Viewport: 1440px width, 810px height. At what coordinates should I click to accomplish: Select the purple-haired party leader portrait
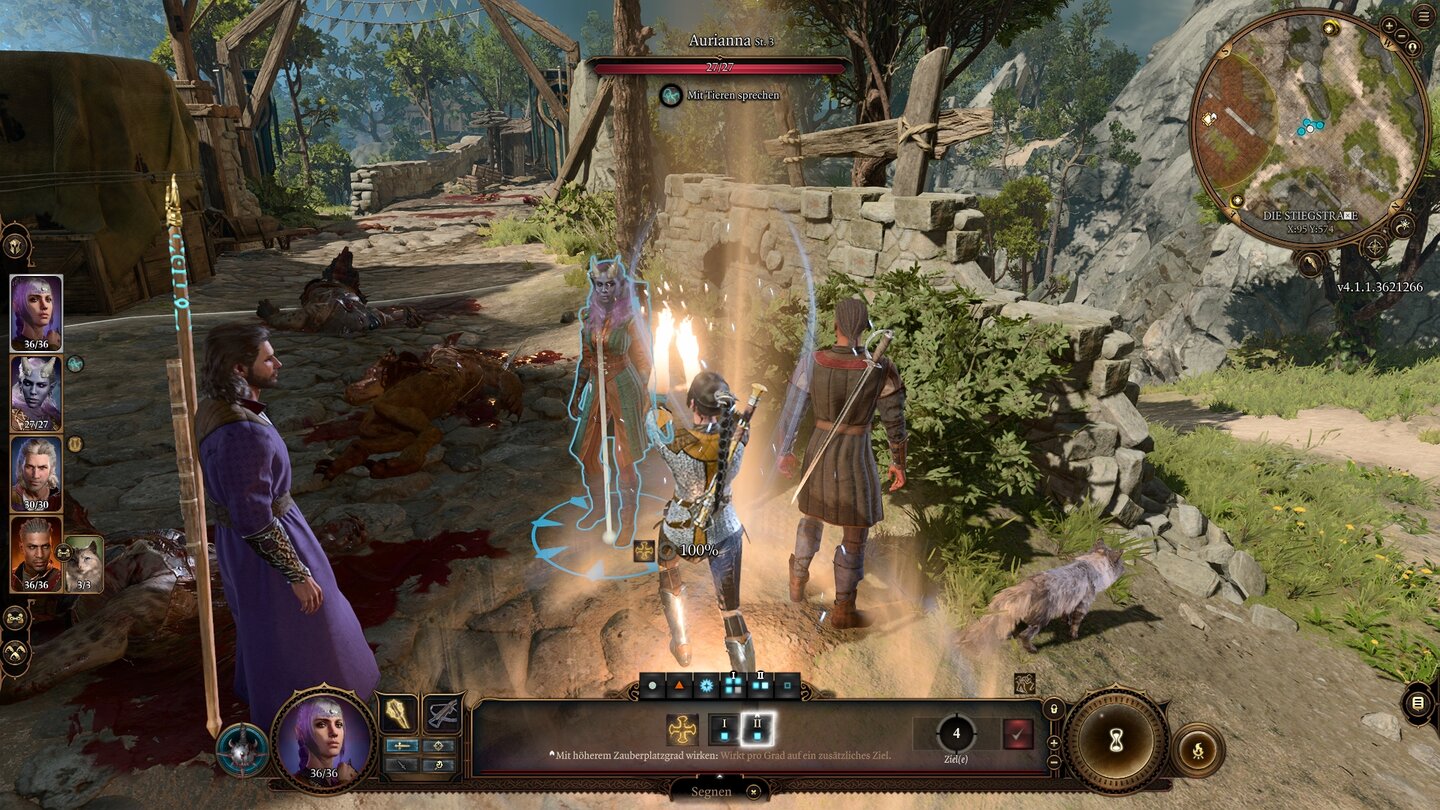coord(36,309)
